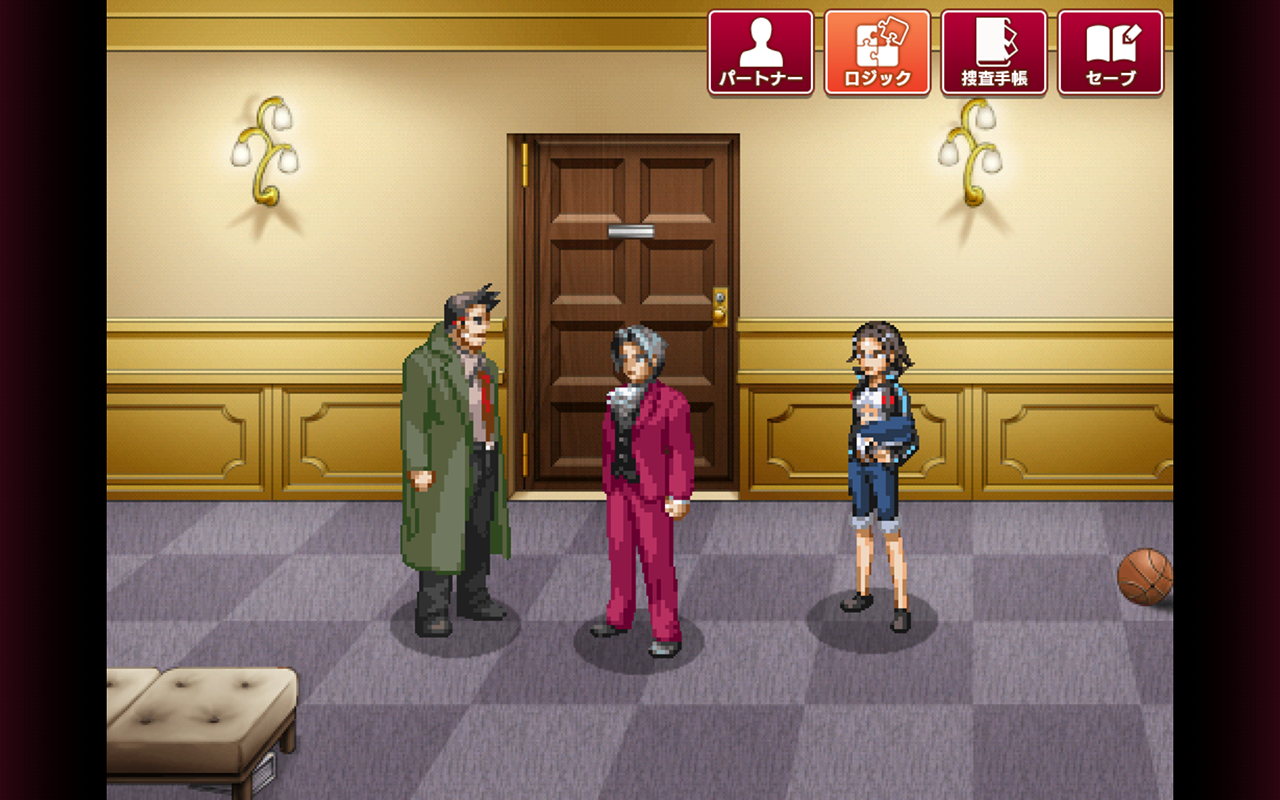Open the 捜査手帳 investigation notebook icon
The width and height of the screenshot is (1280, 800).
pos(993,48)
